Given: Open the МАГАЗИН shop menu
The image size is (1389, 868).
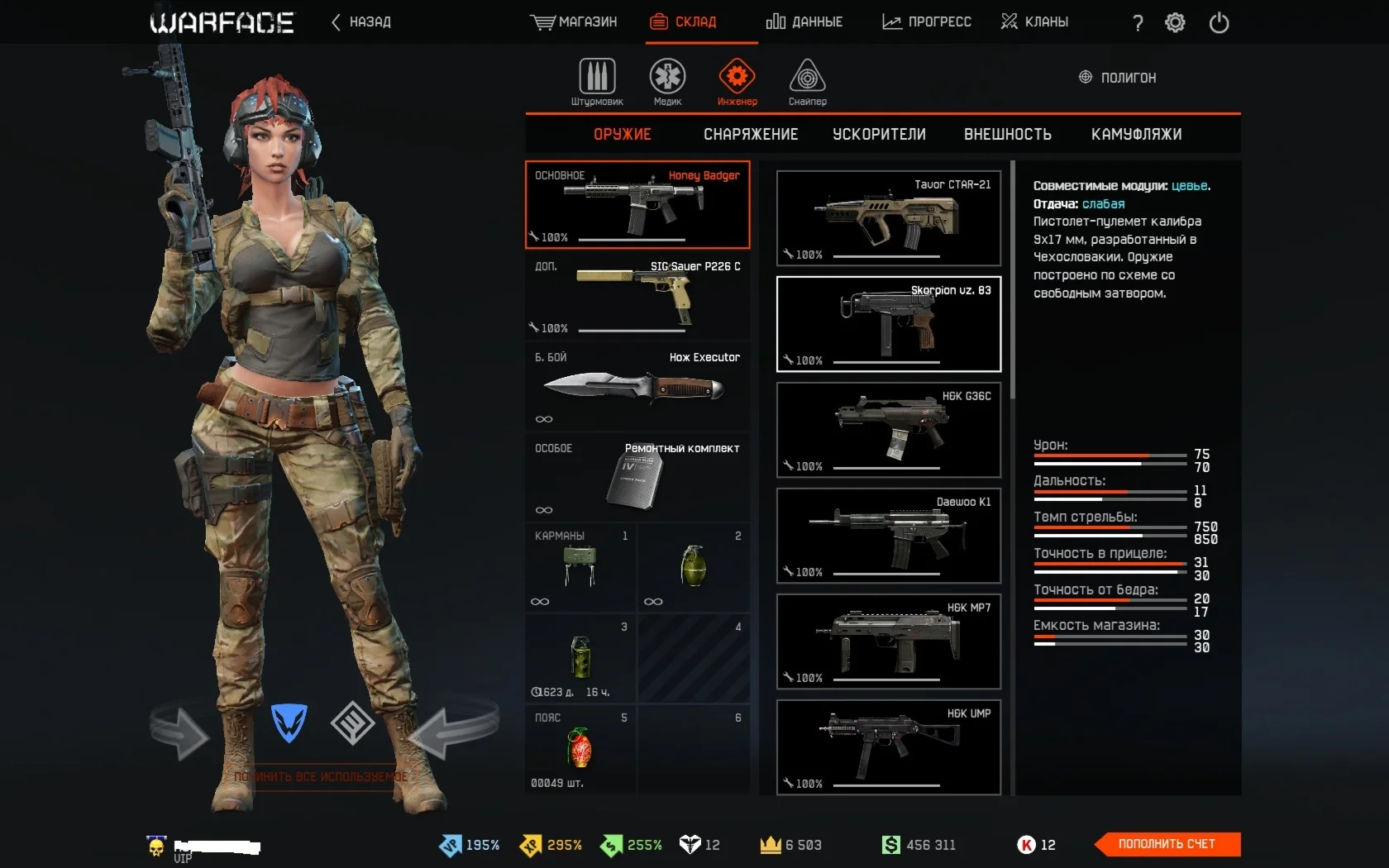Looking at the screenshot, I should click(x=574, y=22).
